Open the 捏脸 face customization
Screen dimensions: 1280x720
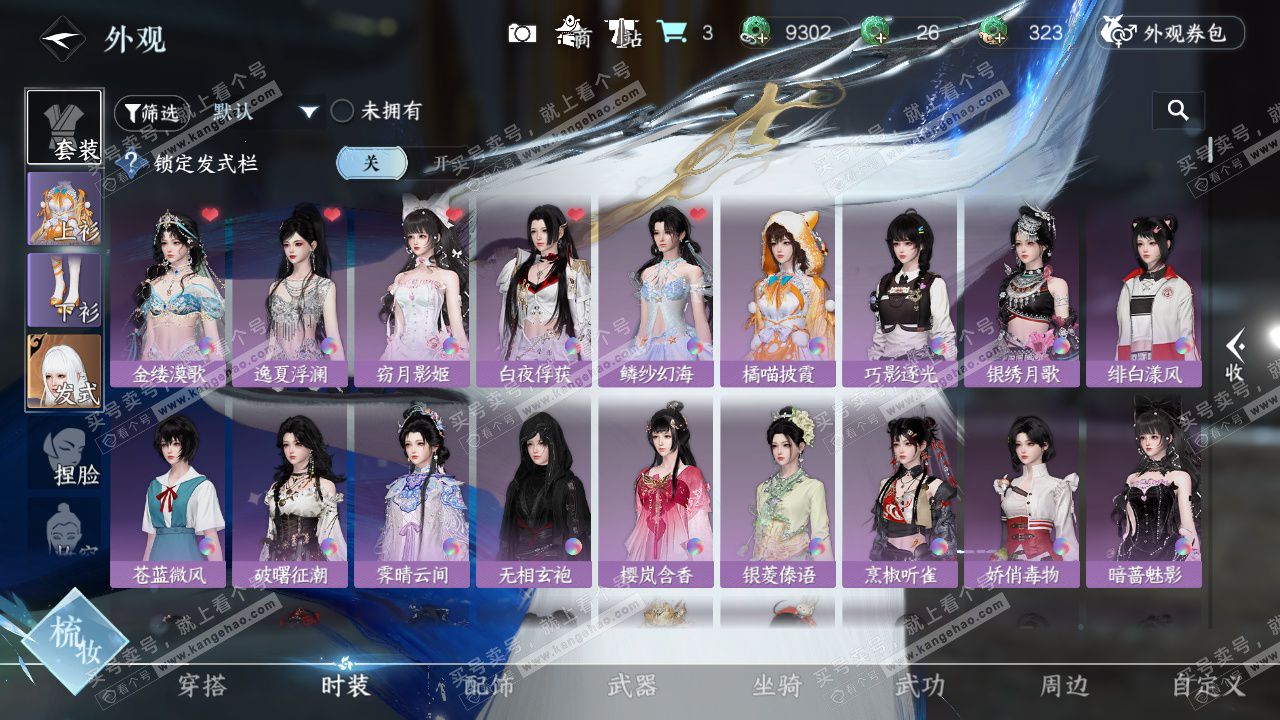(66, 456)
